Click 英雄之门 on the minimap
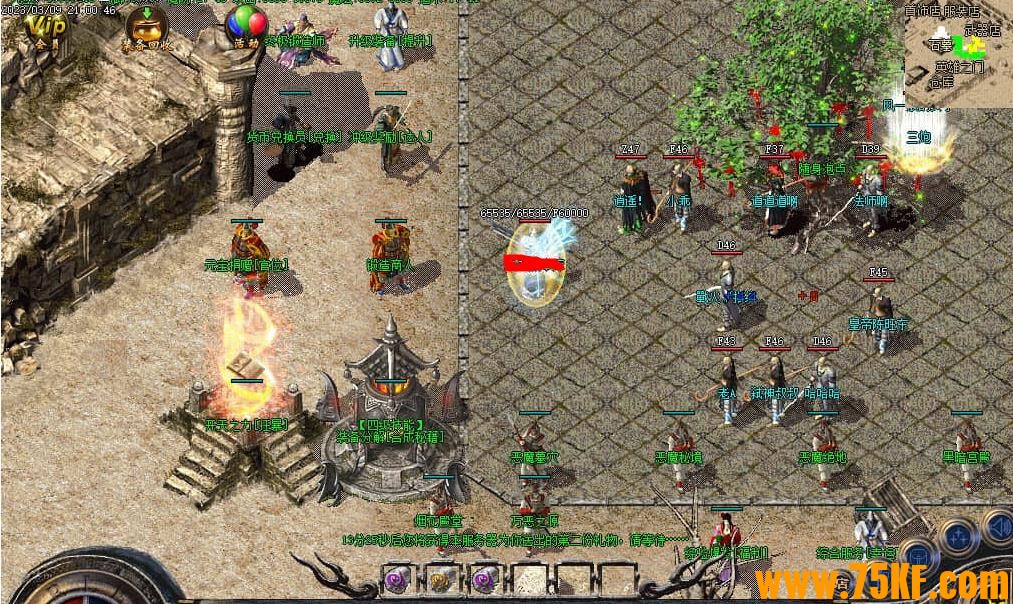This screenshot has width=1013, height=604. [x=958, y=67]
